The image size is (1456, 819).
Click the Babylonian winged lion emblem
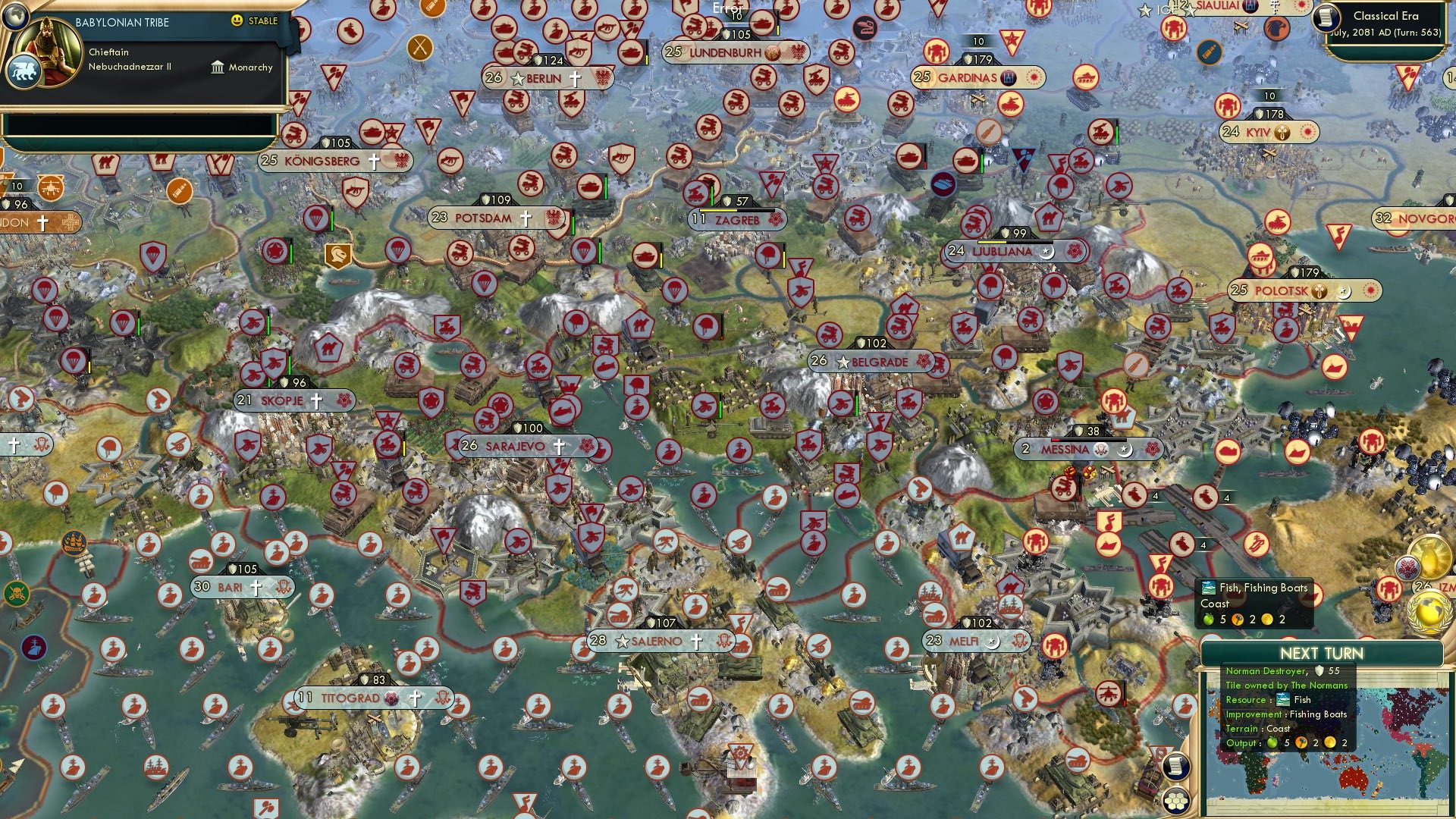click(24, 69)
